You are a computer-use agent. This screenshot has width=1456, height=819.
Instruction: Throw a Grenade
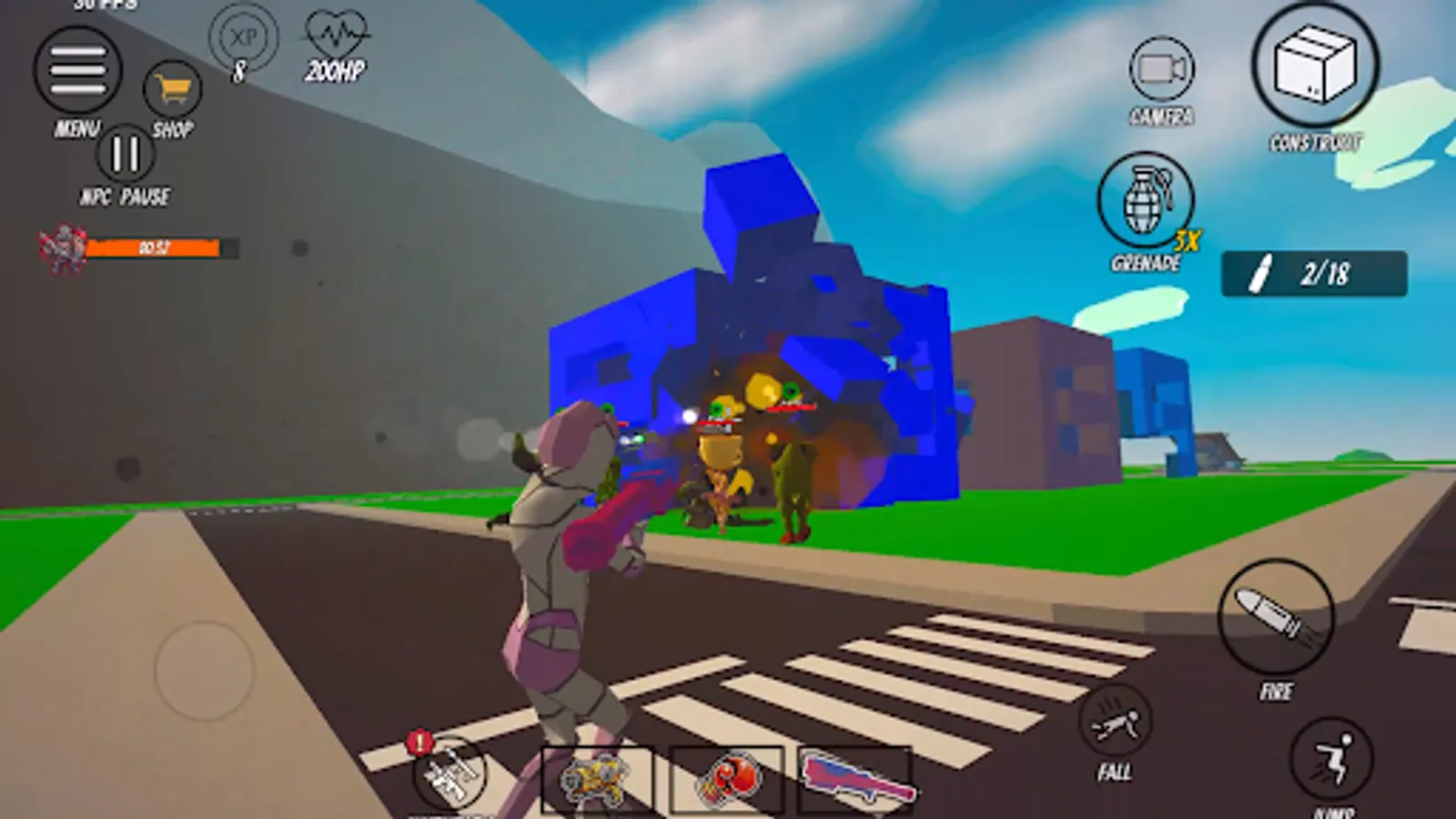1146,204
